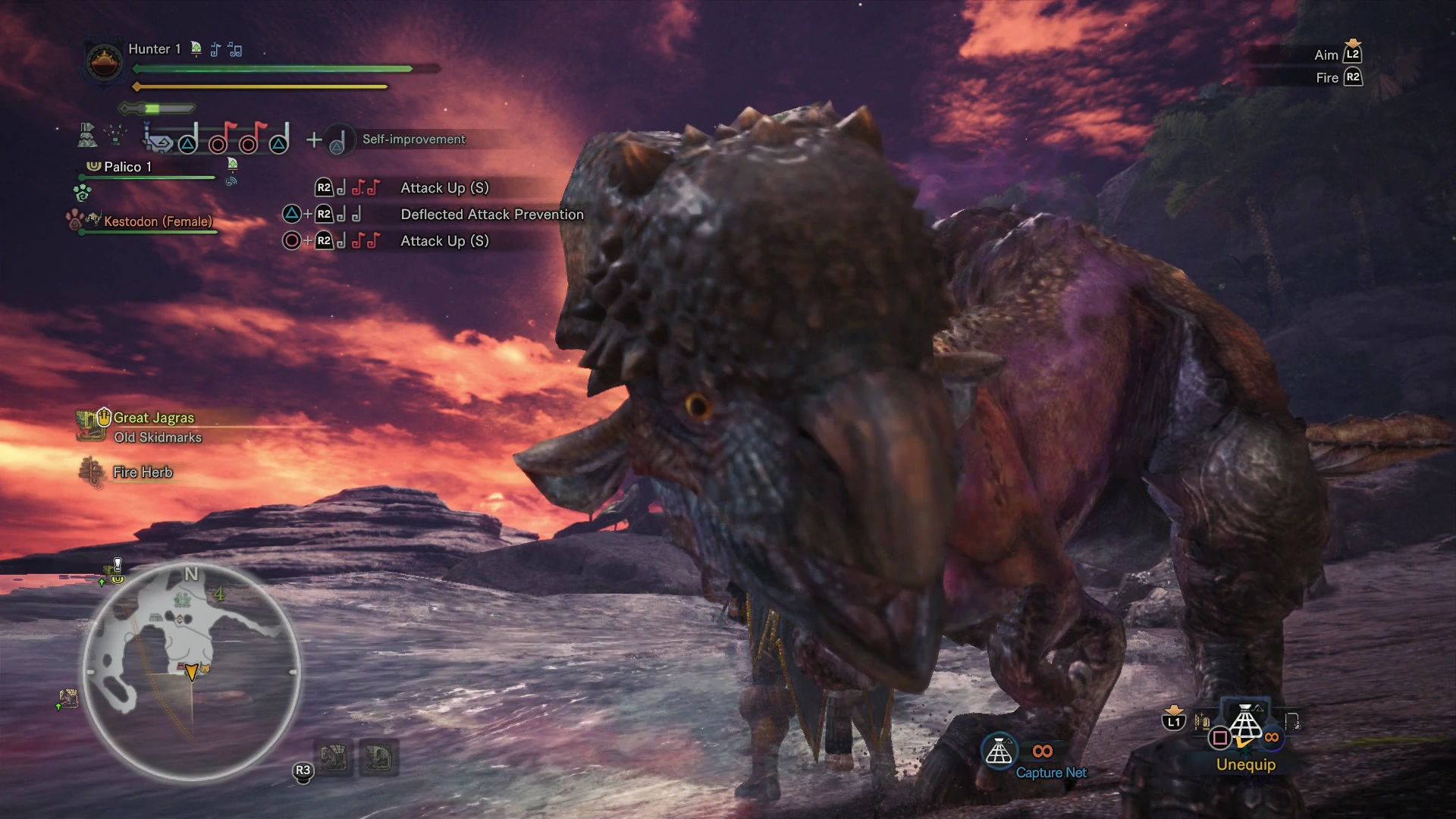Select the Kestodon (Female) monster icon

(x=93, y=220)
